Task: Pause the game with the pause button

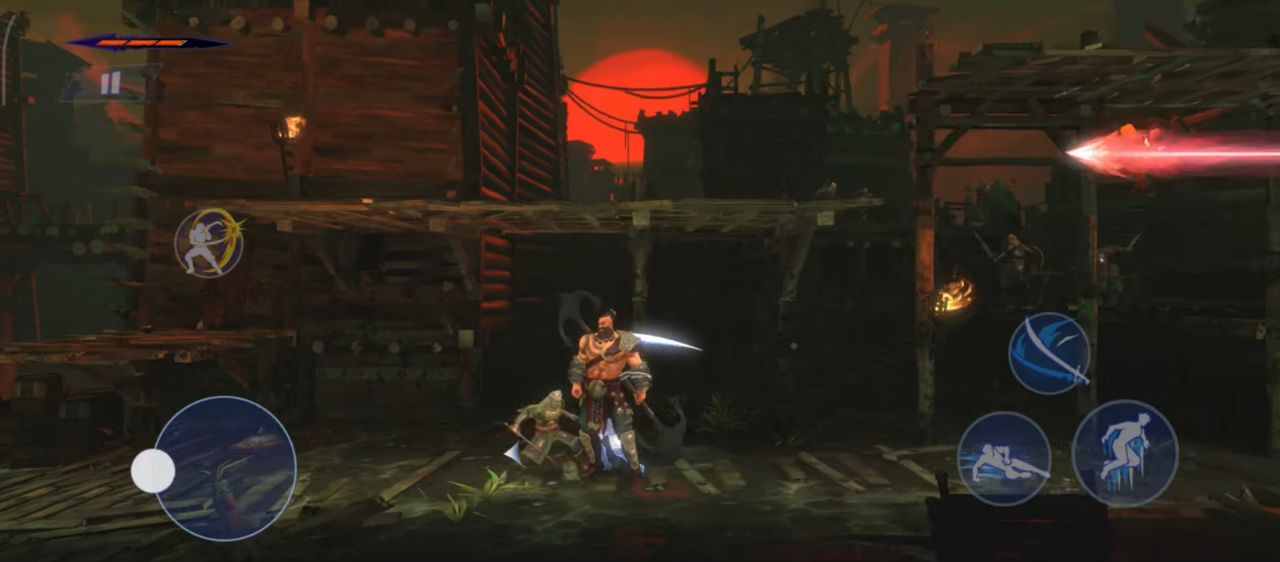Action: pyautogui.click(x=110, y=83)
